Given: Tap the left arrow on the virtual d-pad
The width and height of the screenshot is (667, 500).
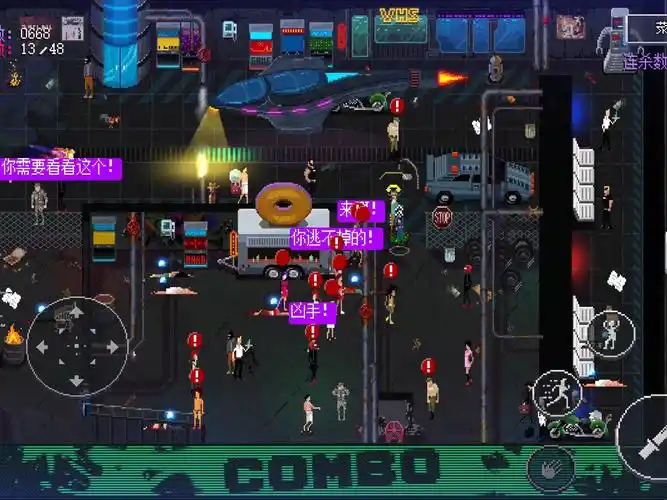Looking at the screenshot, I should click(x=43, y=347).
